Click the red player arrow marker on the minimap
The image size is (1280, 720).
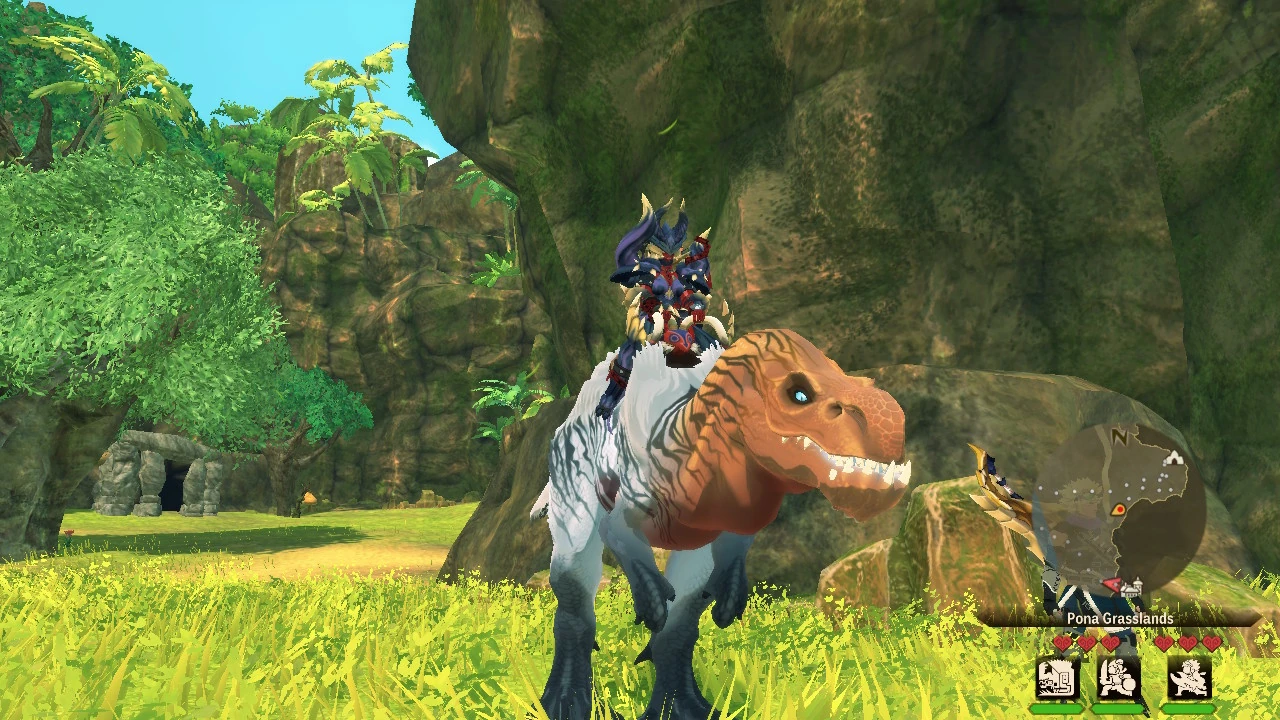(x=1110, y=583)
